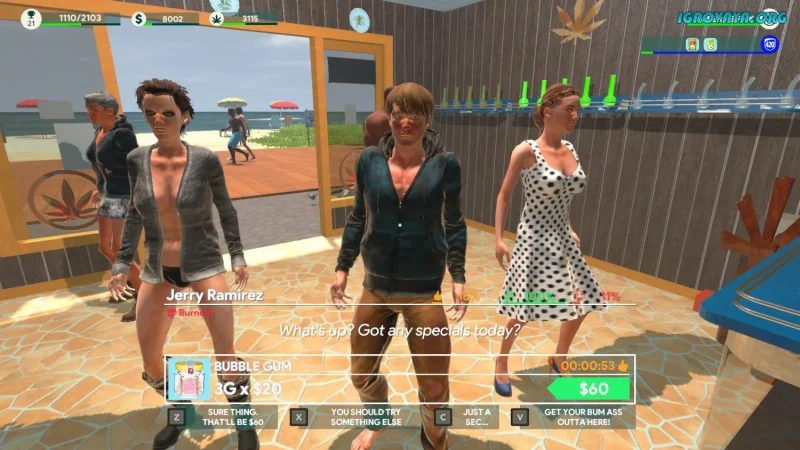Open the trophy level icon
The width and height of the screenshot is (800, 450).
(x=31, y=16)
